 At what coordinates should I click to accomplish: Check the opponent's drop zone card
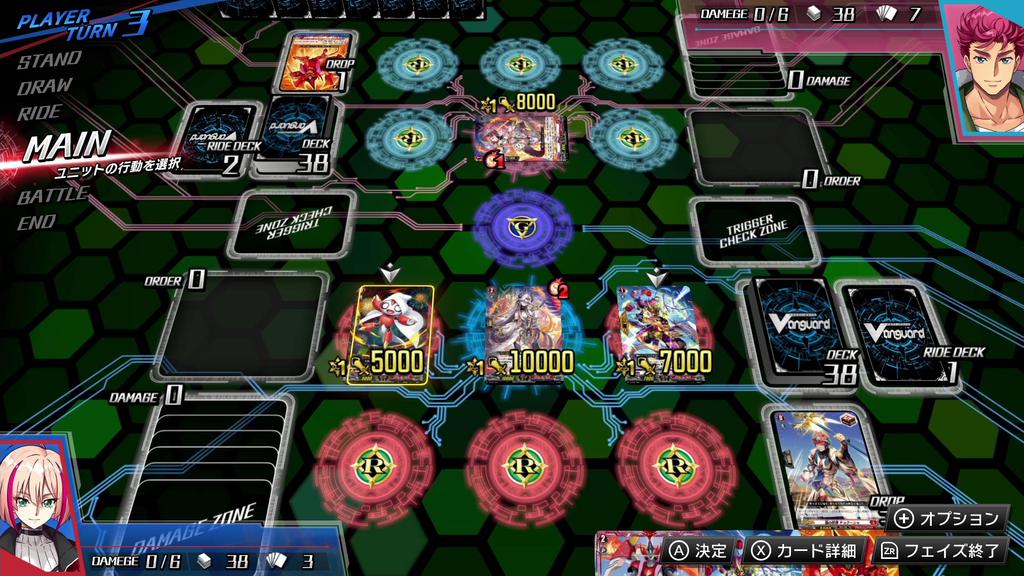[317, 62]
